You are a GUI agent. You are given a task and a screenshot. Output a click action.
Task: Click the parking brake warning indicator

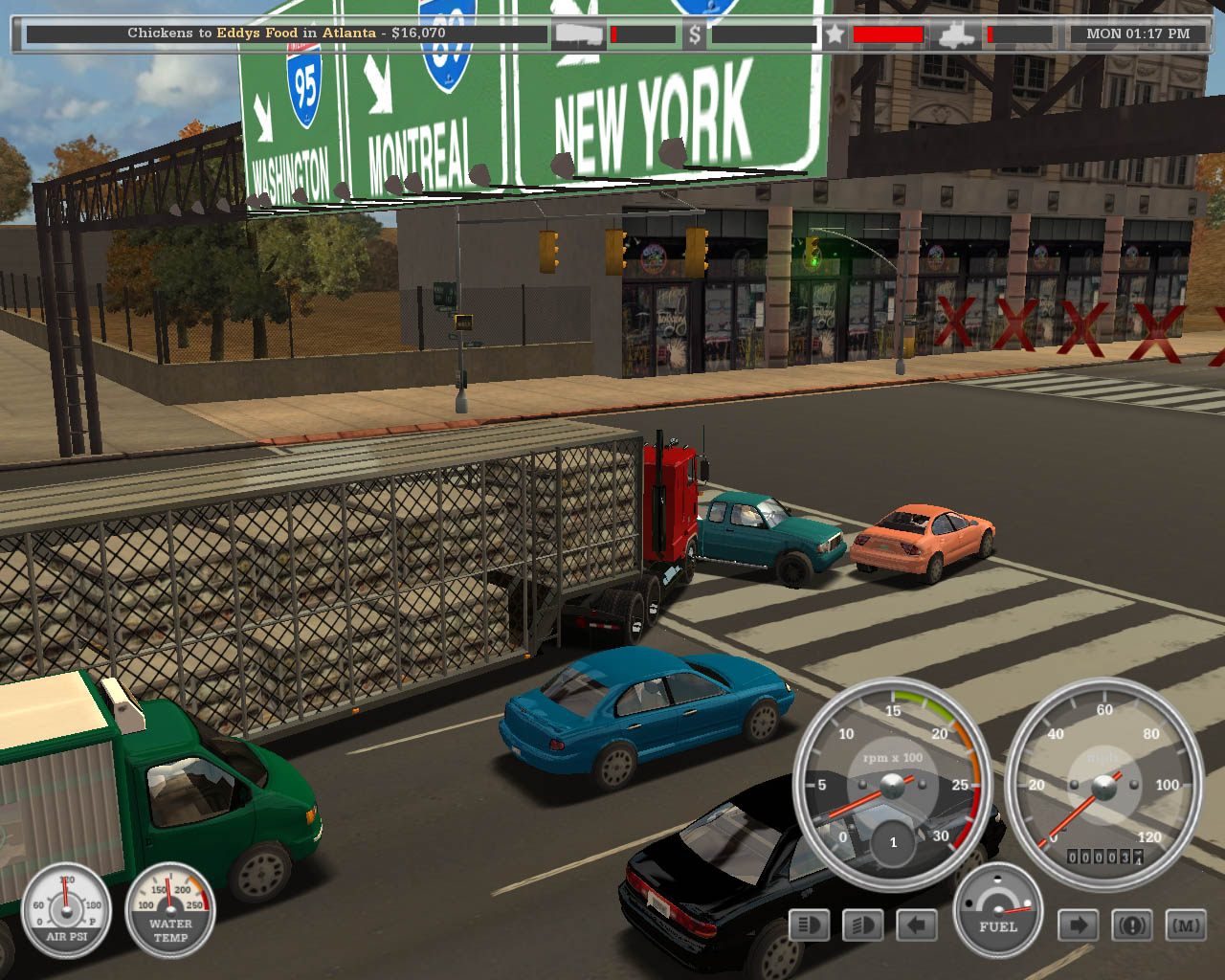tap(1132, 925)
